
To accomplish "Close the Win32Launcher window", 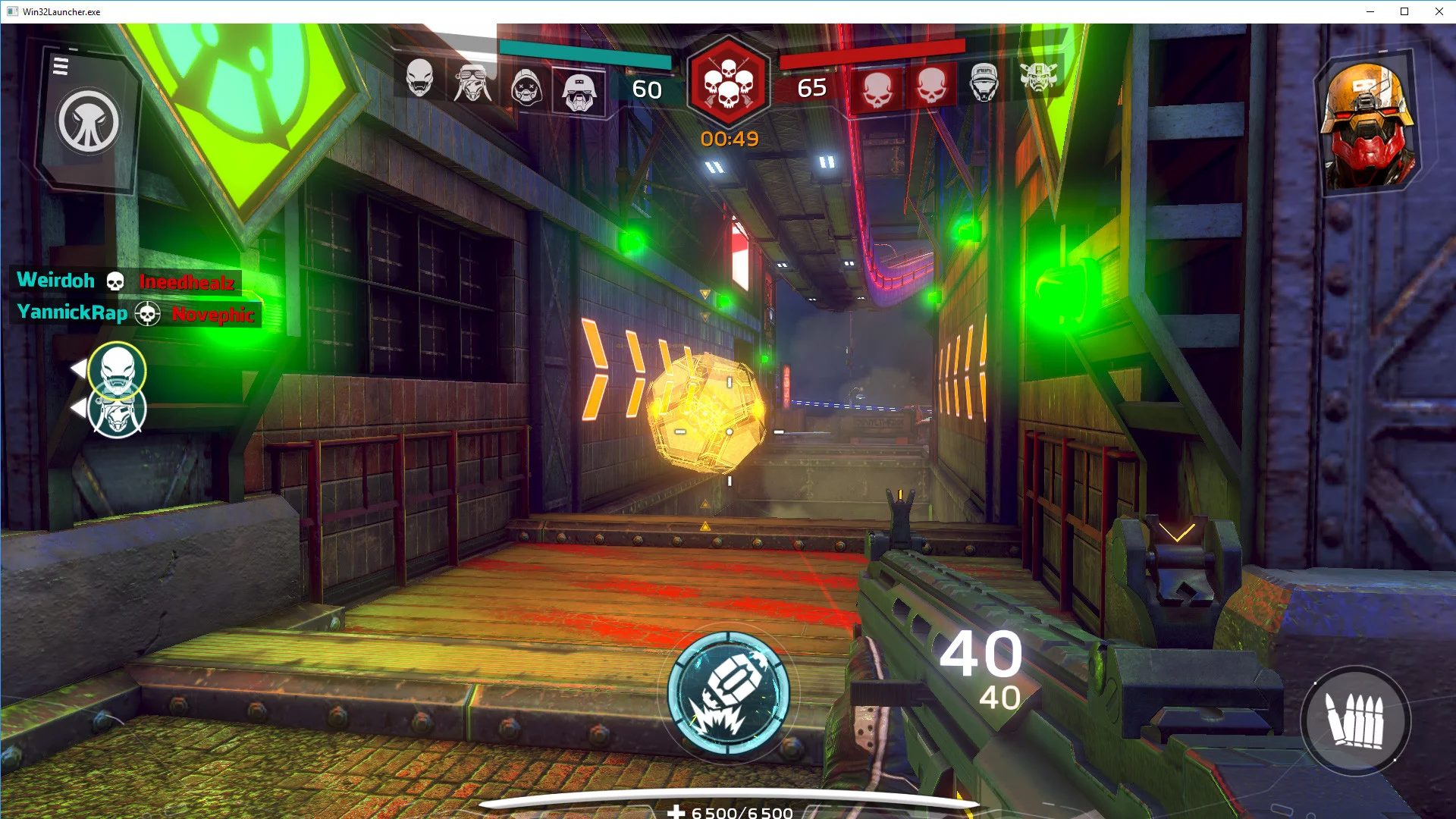I will 1439,11.
